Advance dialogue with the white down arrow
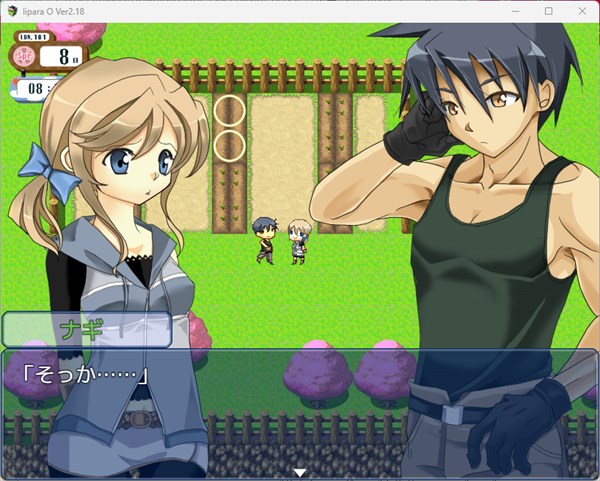 coord(299,472)
